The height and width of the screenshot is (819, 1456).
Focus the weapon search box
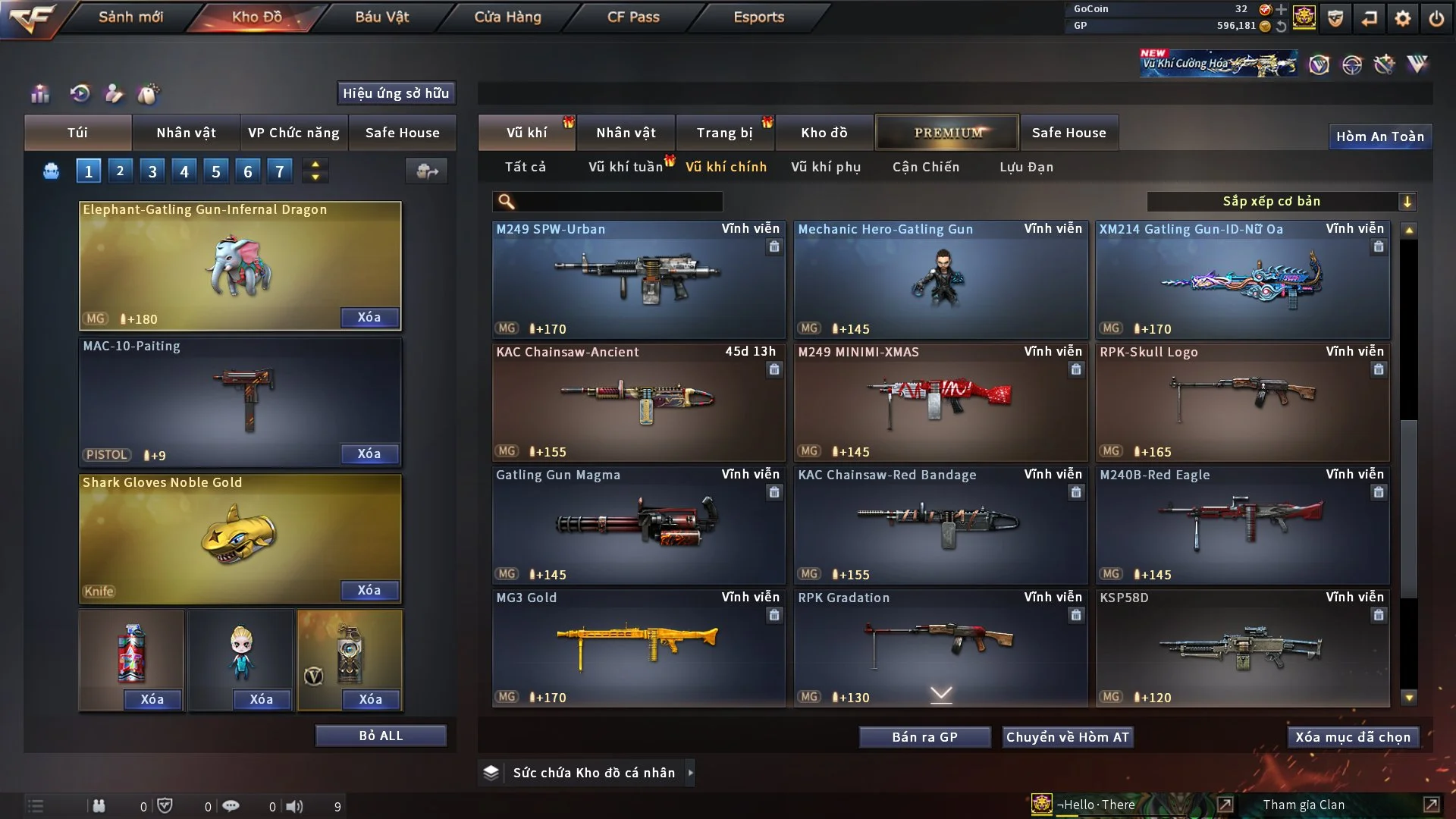coord(618,201)
